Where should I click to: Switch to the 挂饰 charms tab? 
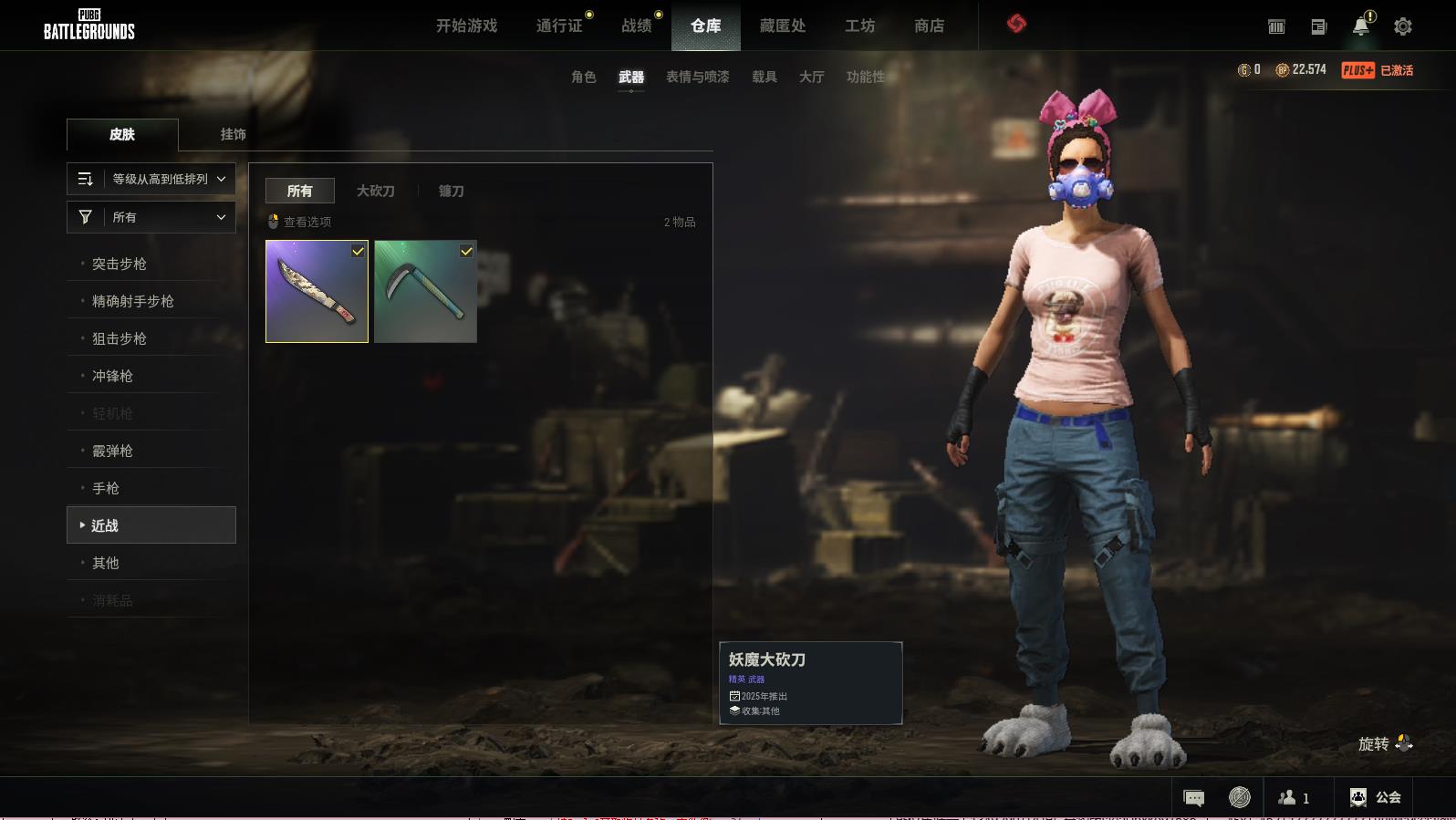coord(233,134)
